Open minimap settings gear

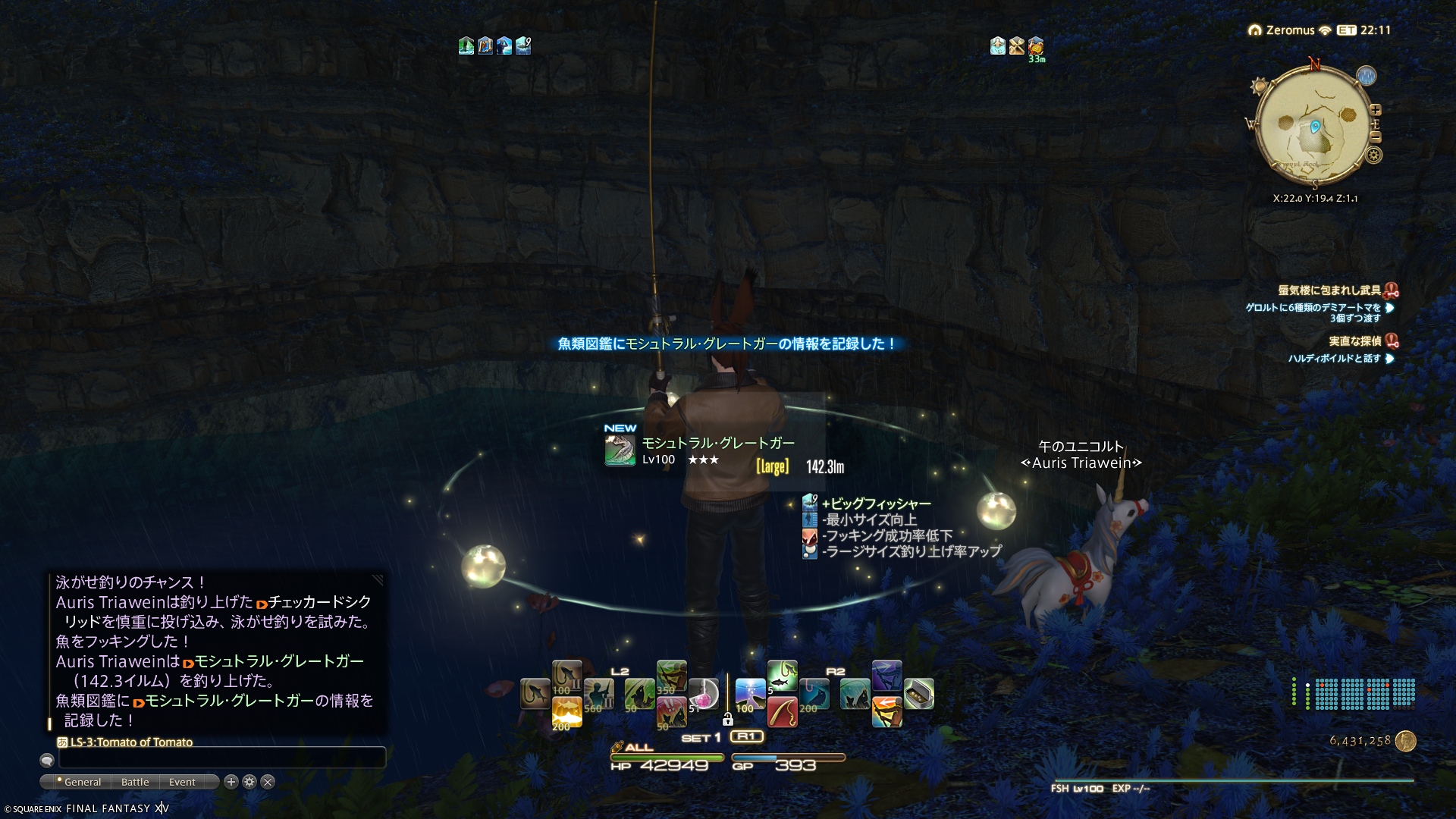coord(1373,155)
